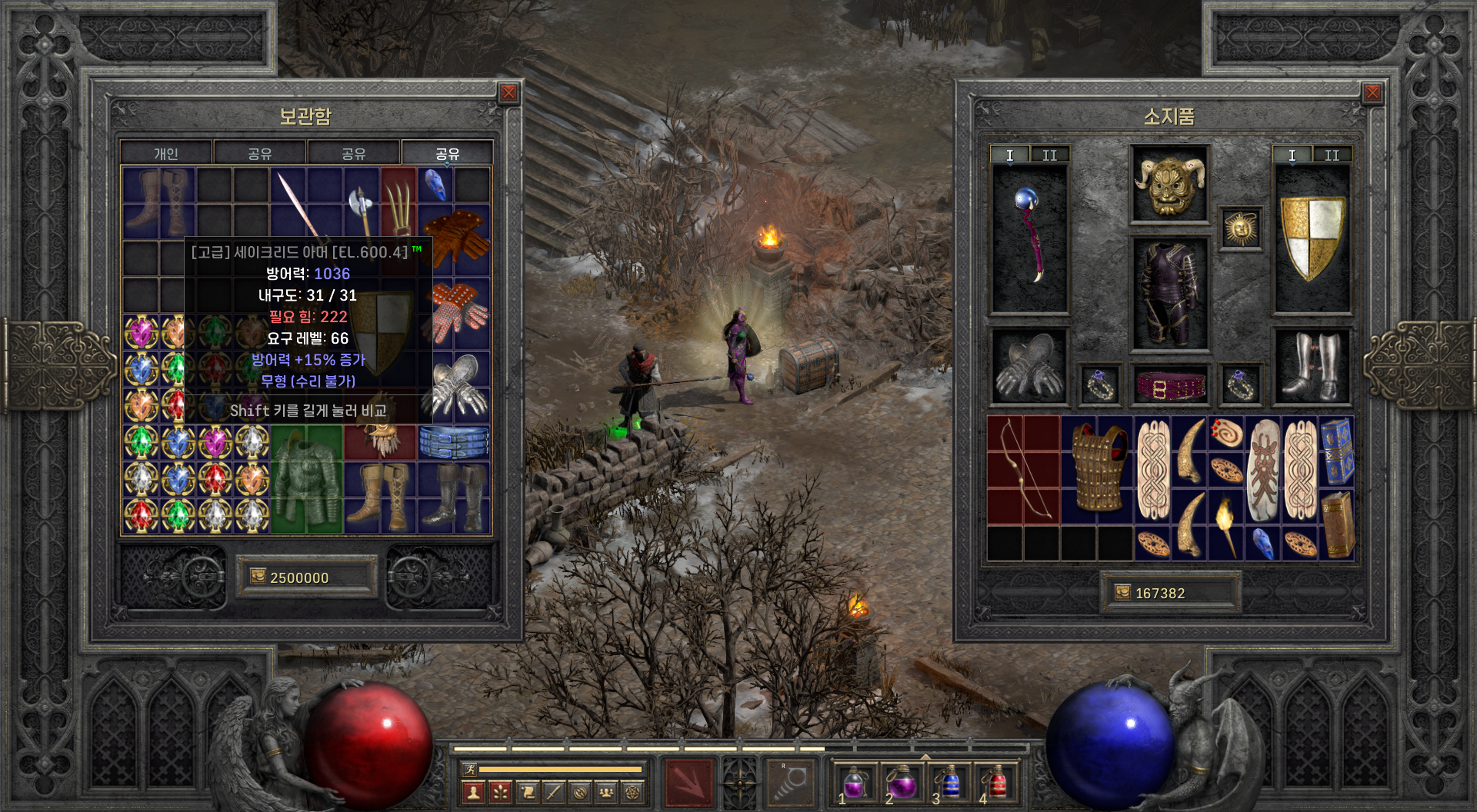Select the equipped gauntlets slot
1477x812 pixels.
[x=1029, y=368]
